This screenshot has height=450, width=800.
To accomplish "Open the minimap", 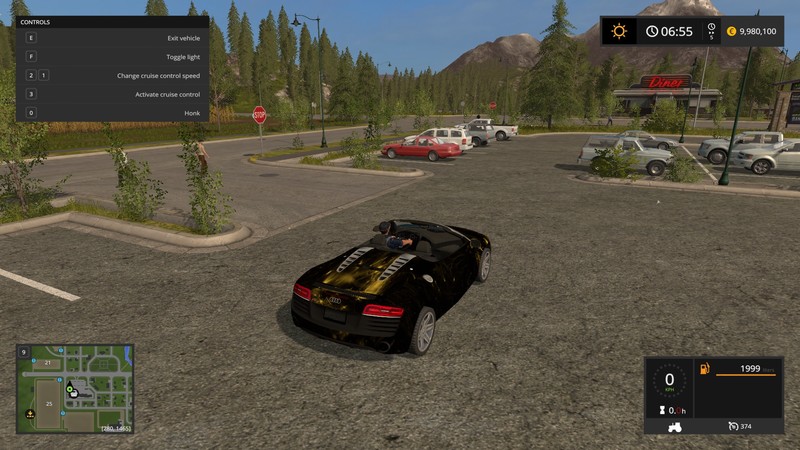I will pos(75,389).
